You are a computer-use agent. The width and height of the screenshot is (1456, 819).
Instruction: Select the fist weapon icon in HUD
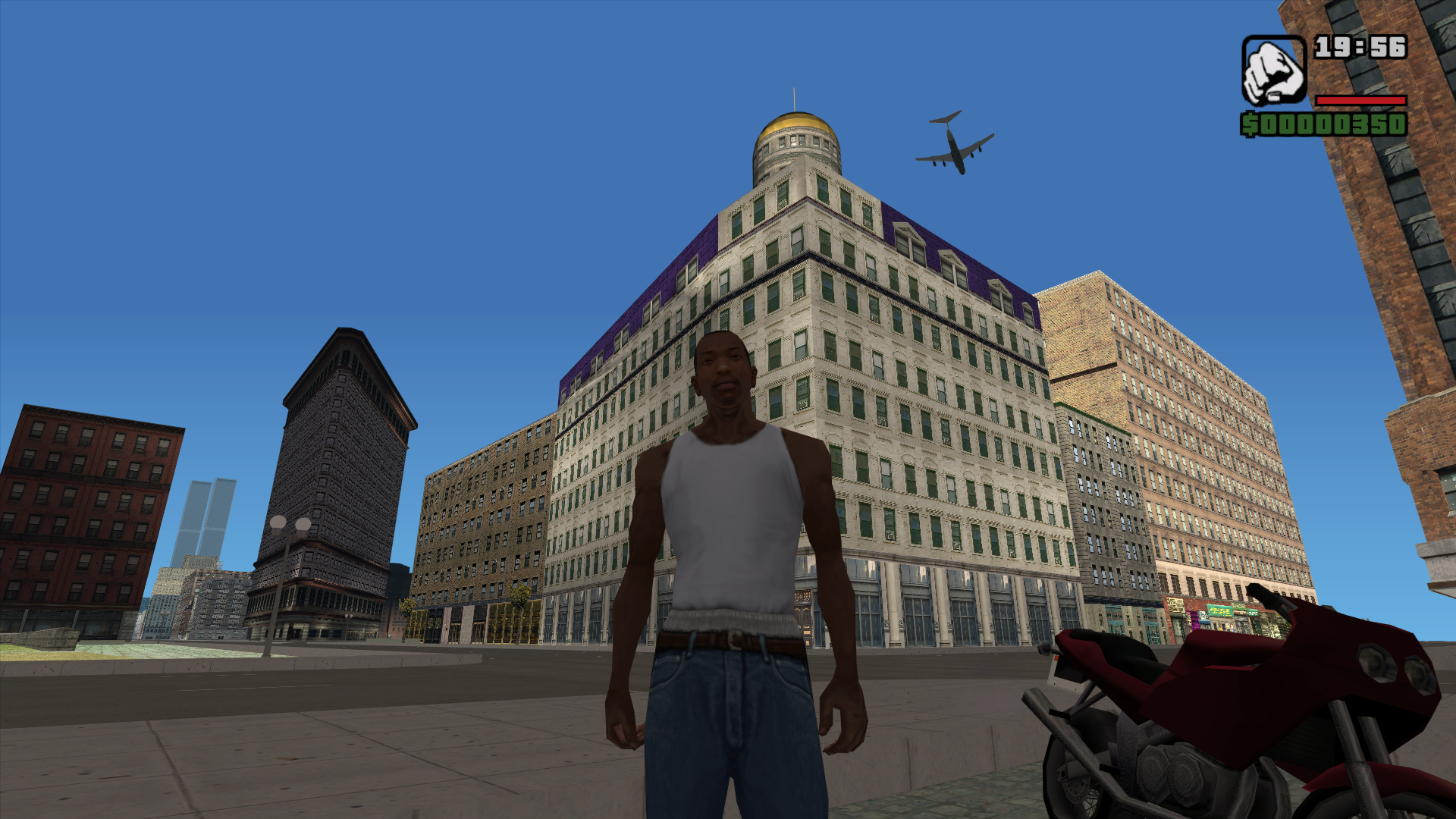click(1274, 72)
